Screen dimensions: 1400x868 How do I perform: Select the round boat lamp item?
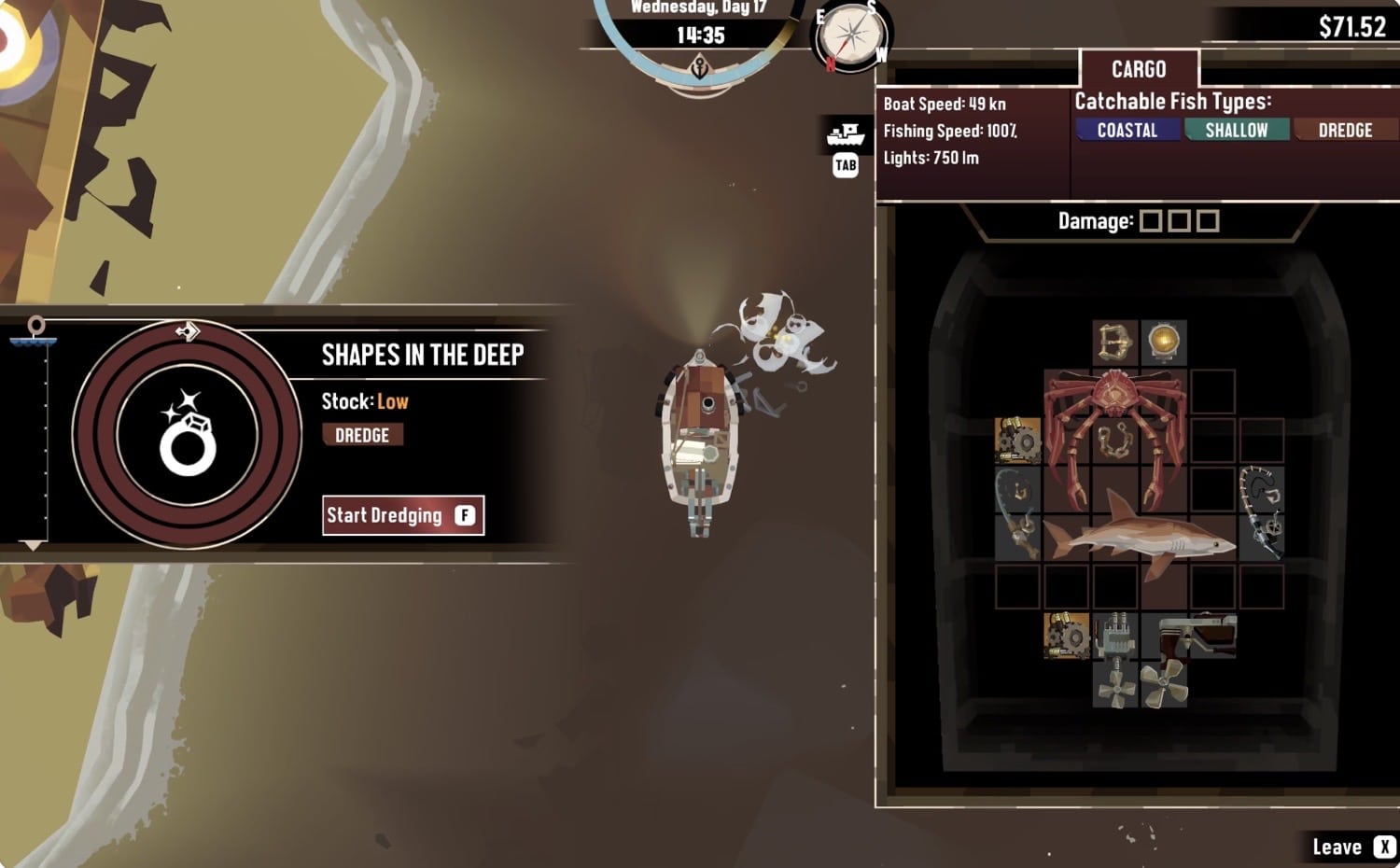tap(1164, 342)
